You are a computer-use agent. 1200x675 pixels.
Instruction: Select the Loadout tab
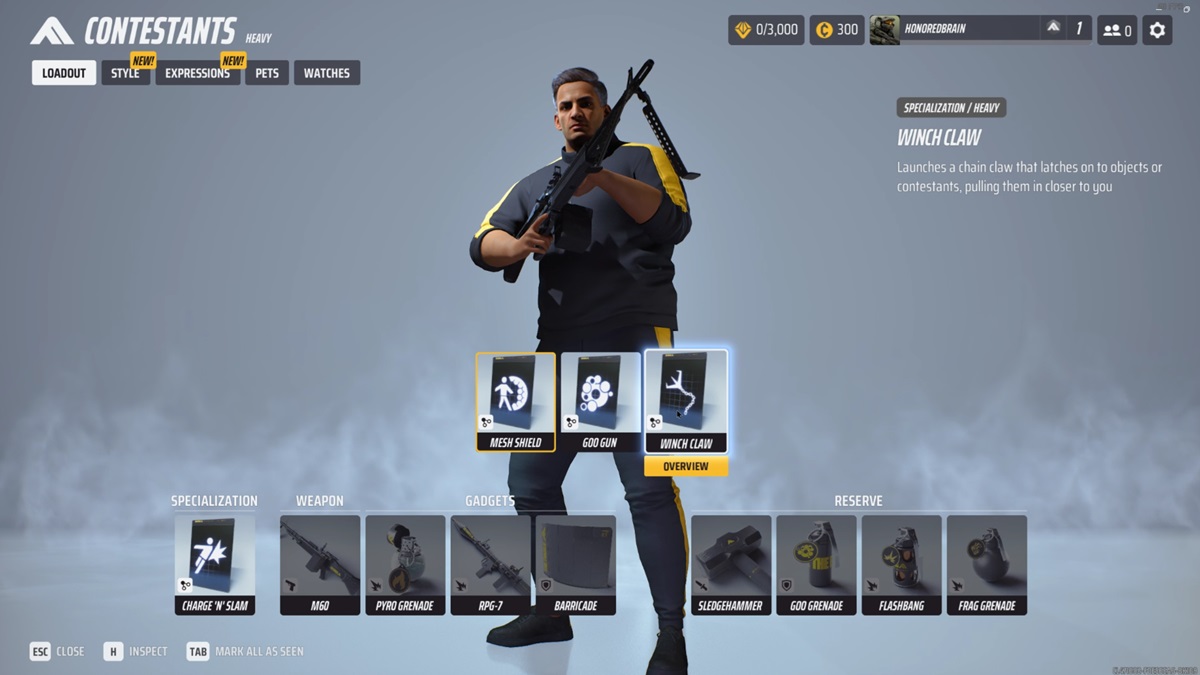(x=64, y=73)
